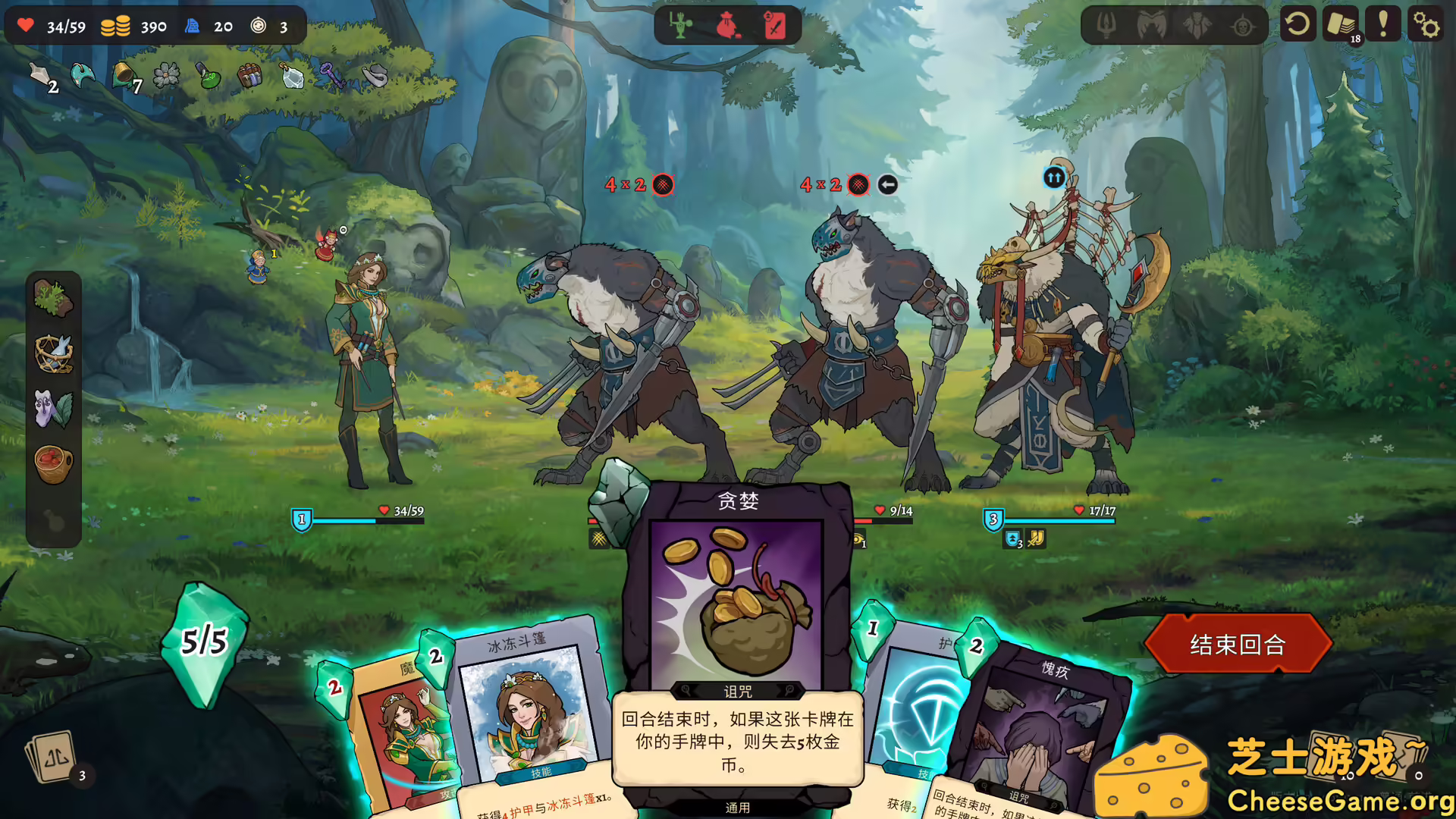Click the restart/undo turn icon
1456x819 pixels.
[1298, 24]
